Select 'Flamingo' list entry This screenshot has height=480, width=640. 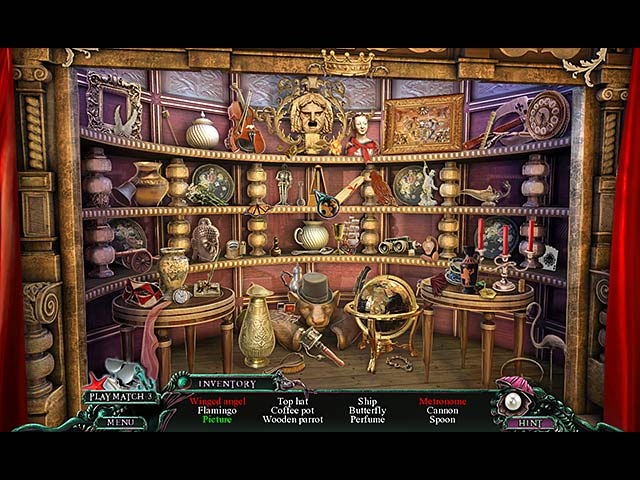(x=216, y=410)
